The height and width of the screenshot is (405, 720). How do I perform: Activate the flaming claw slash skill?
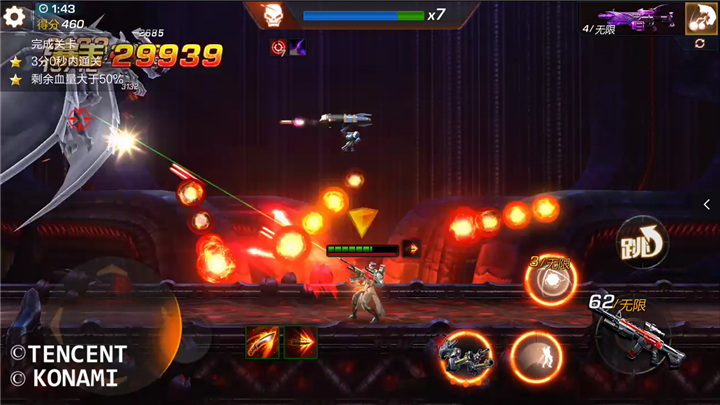coord(262,342)
